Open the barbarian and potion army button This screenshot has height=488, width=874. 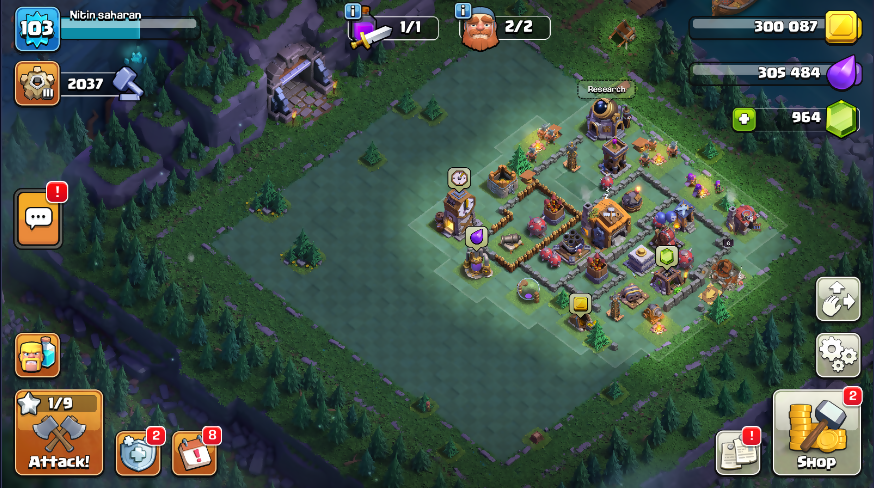coord(37,355)
